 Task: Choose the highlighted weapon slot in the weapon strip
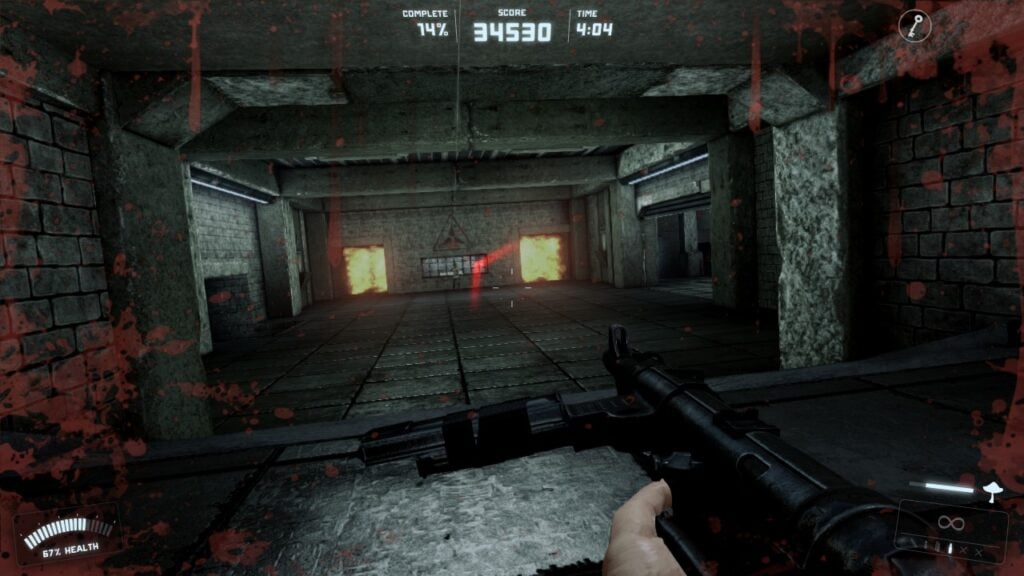950,548
